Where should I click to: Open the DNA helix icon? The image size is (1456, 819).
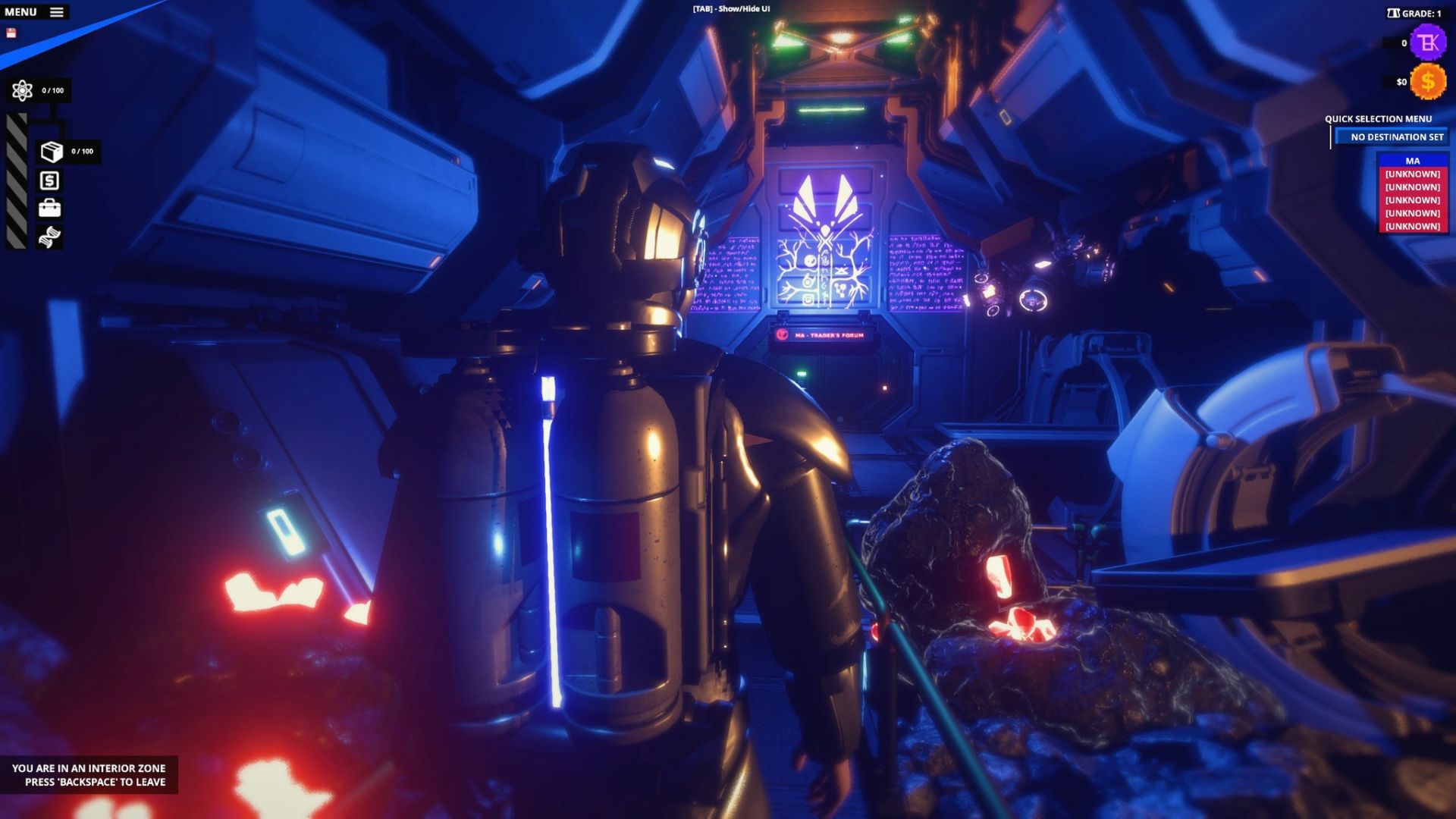coord(49,237)
